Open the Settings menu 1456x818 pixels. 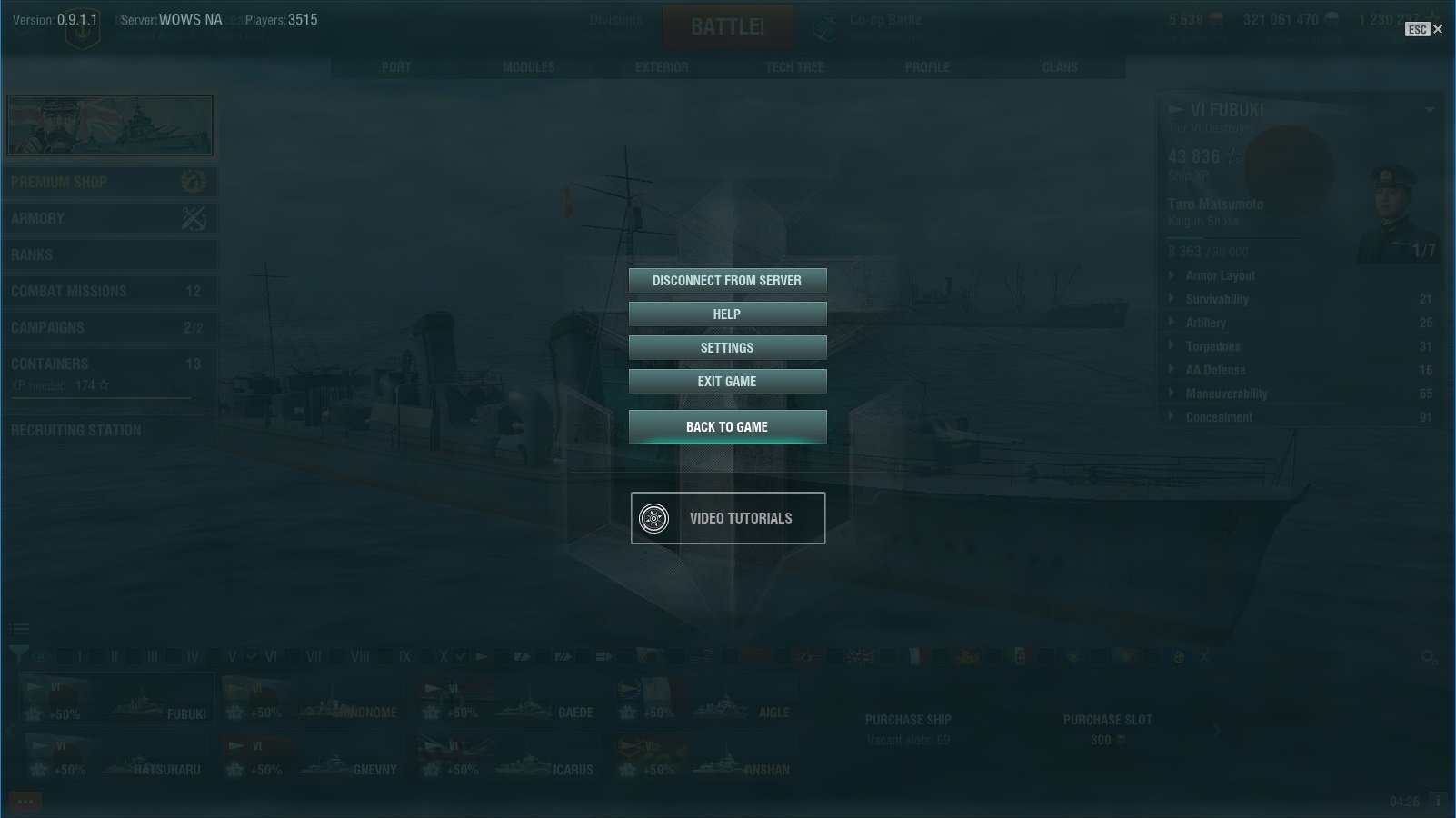pyautogui.click(x=727, y=348)
